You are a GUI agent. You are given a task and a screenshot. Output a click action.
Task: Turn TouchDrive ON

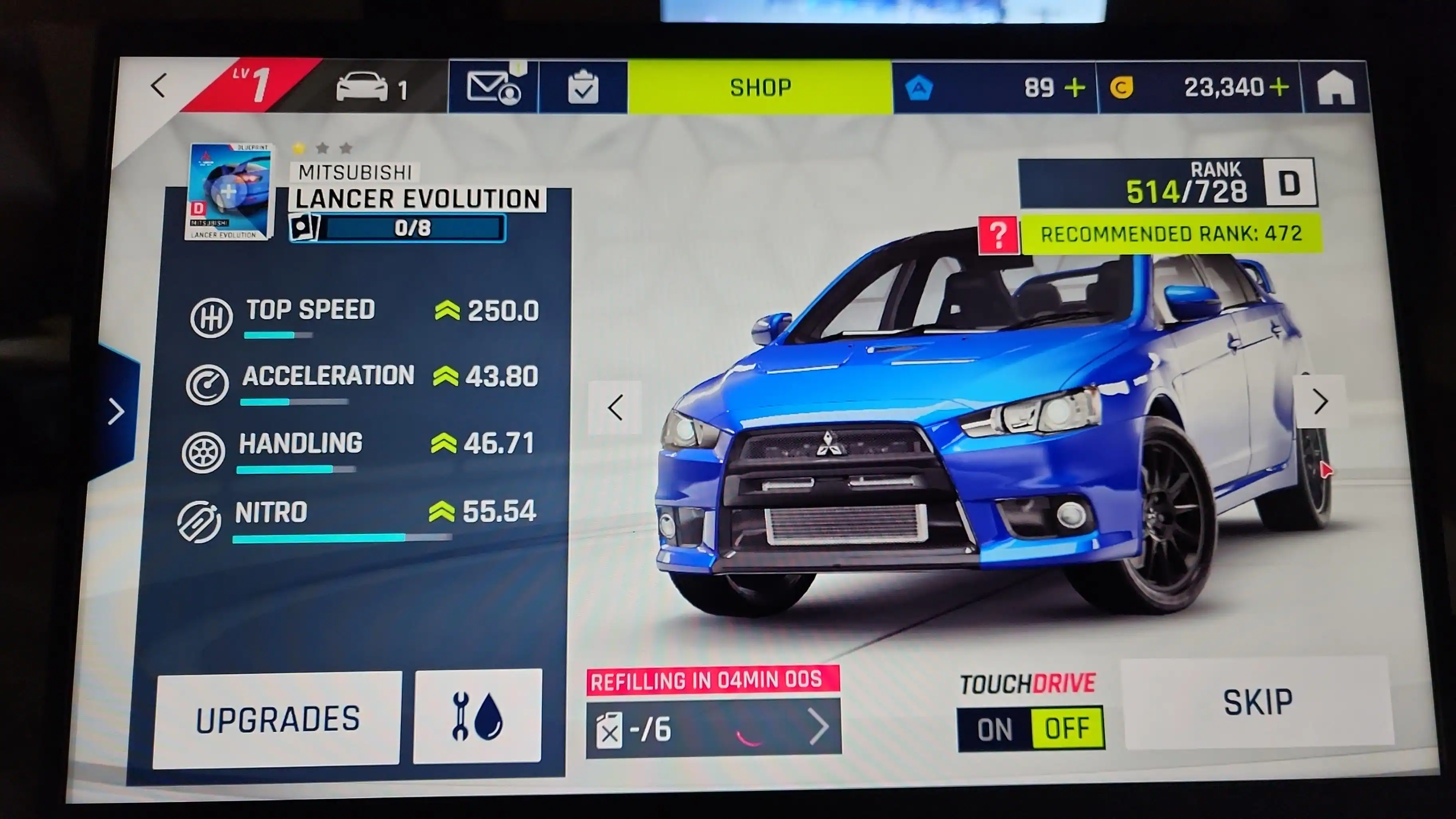995,729
